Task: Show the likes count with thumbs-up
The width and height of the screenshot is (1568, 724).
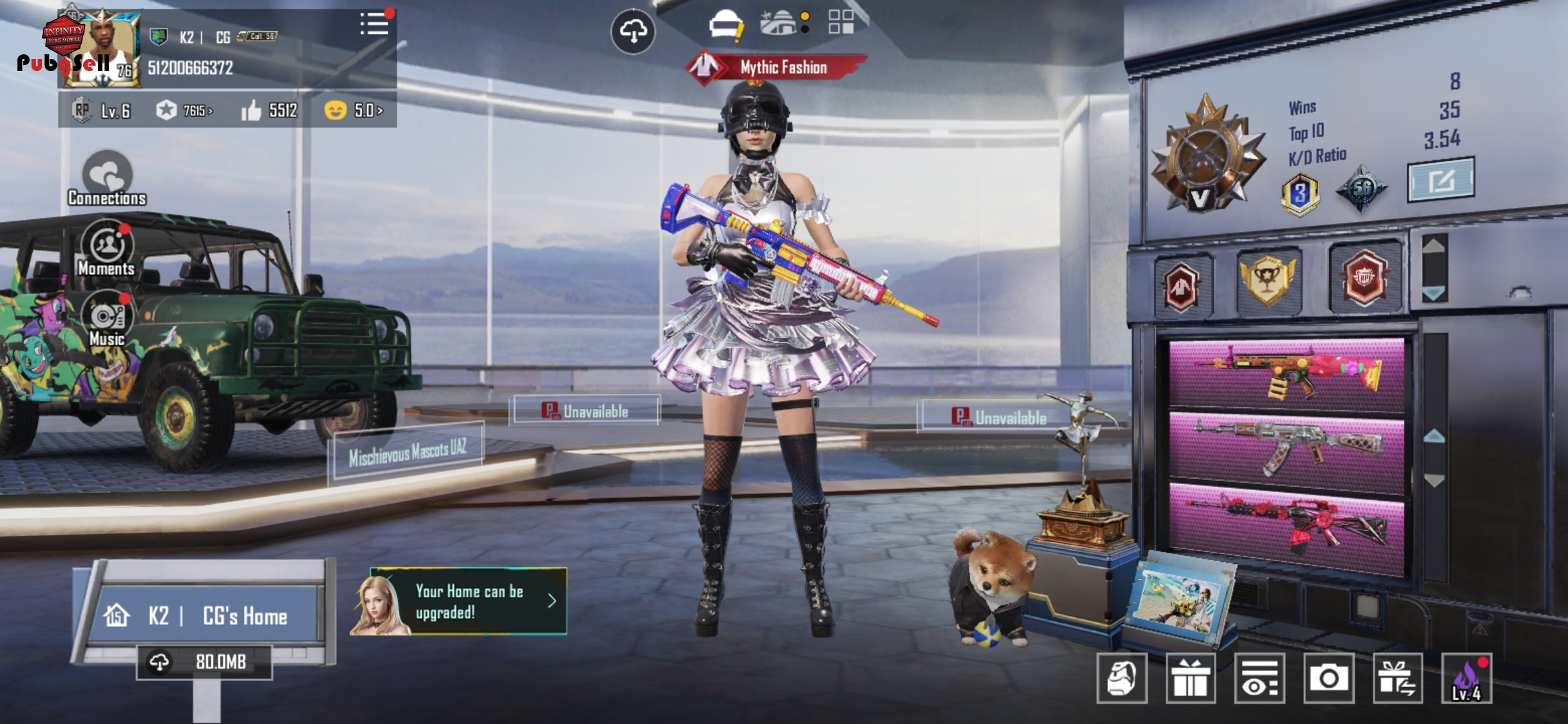Action: (x=269, y=110)
